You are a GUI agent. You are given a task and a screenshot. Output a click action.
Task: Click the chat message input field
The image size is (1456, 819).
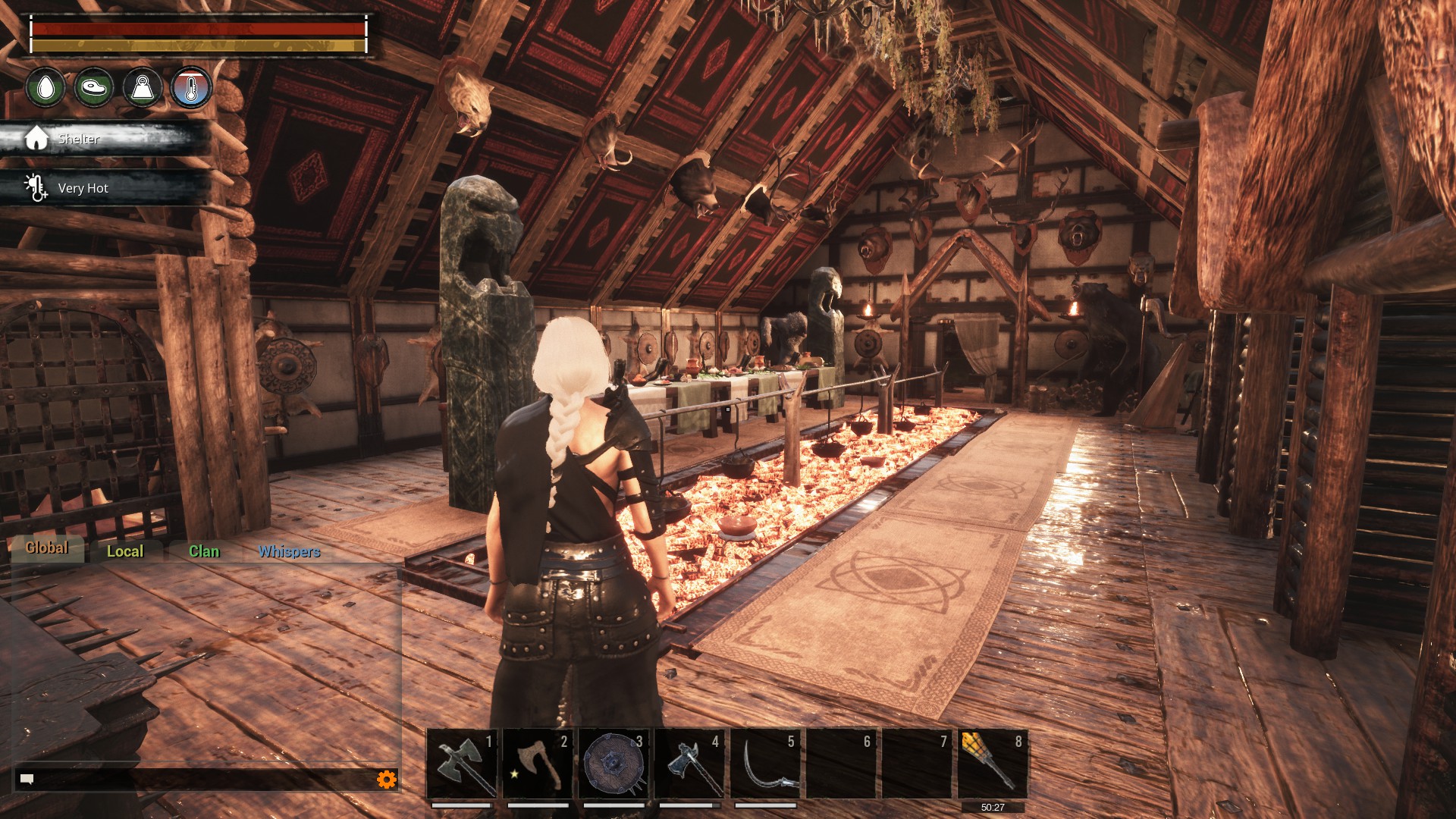[x=197, y=779]
